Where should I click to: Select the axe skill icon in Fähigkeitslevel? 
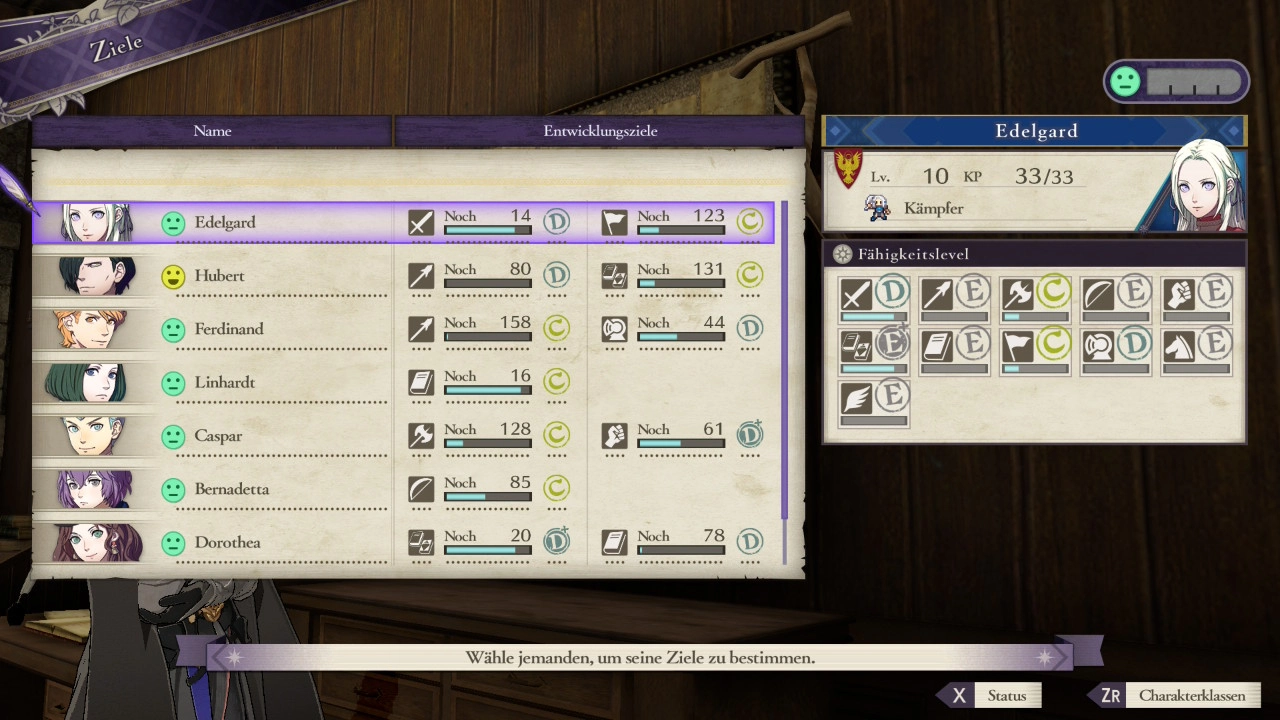tap(1017, 295)
